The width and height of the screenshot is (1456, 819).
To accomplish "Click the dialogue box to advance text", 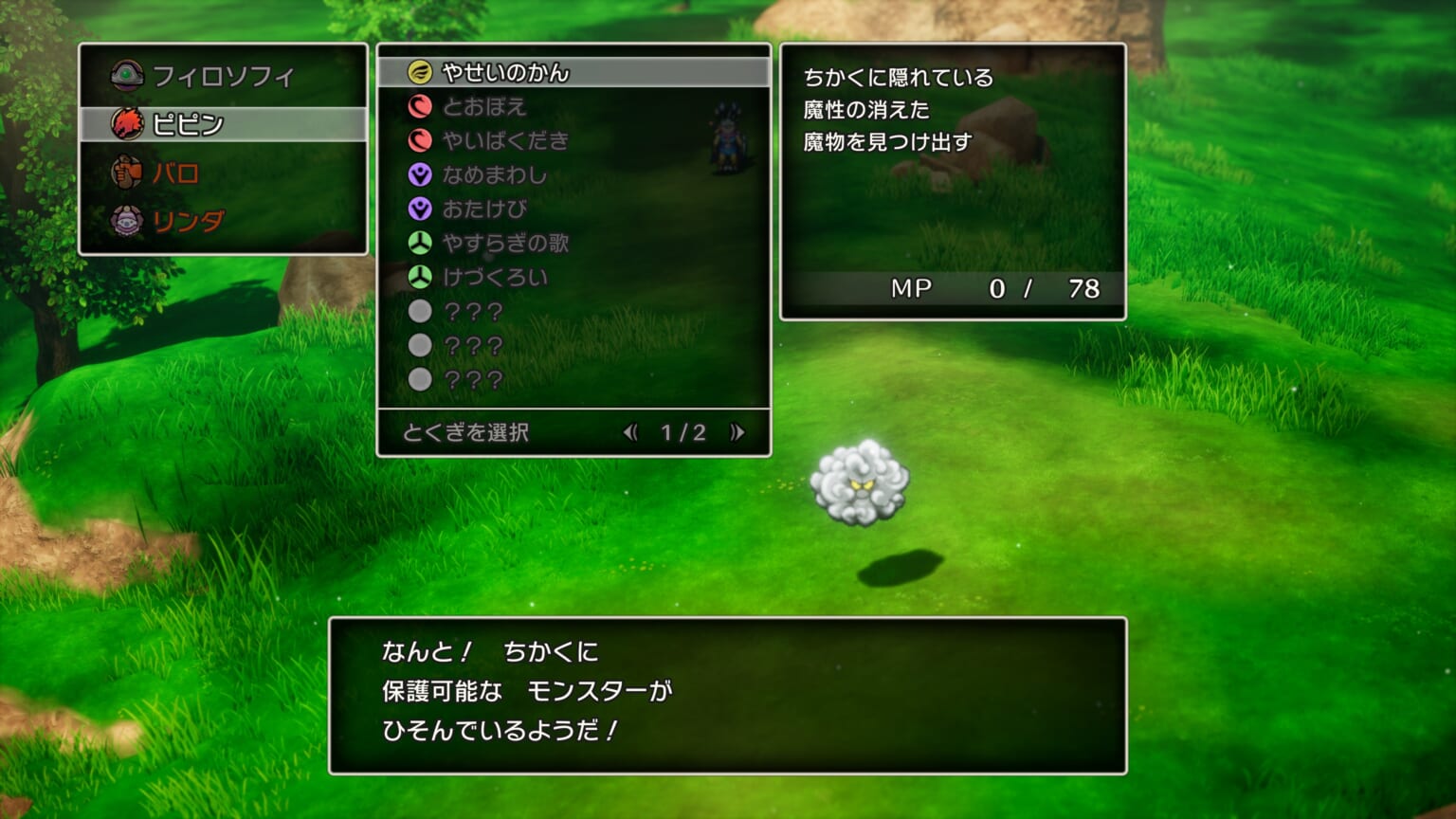I will coord(728,697).
